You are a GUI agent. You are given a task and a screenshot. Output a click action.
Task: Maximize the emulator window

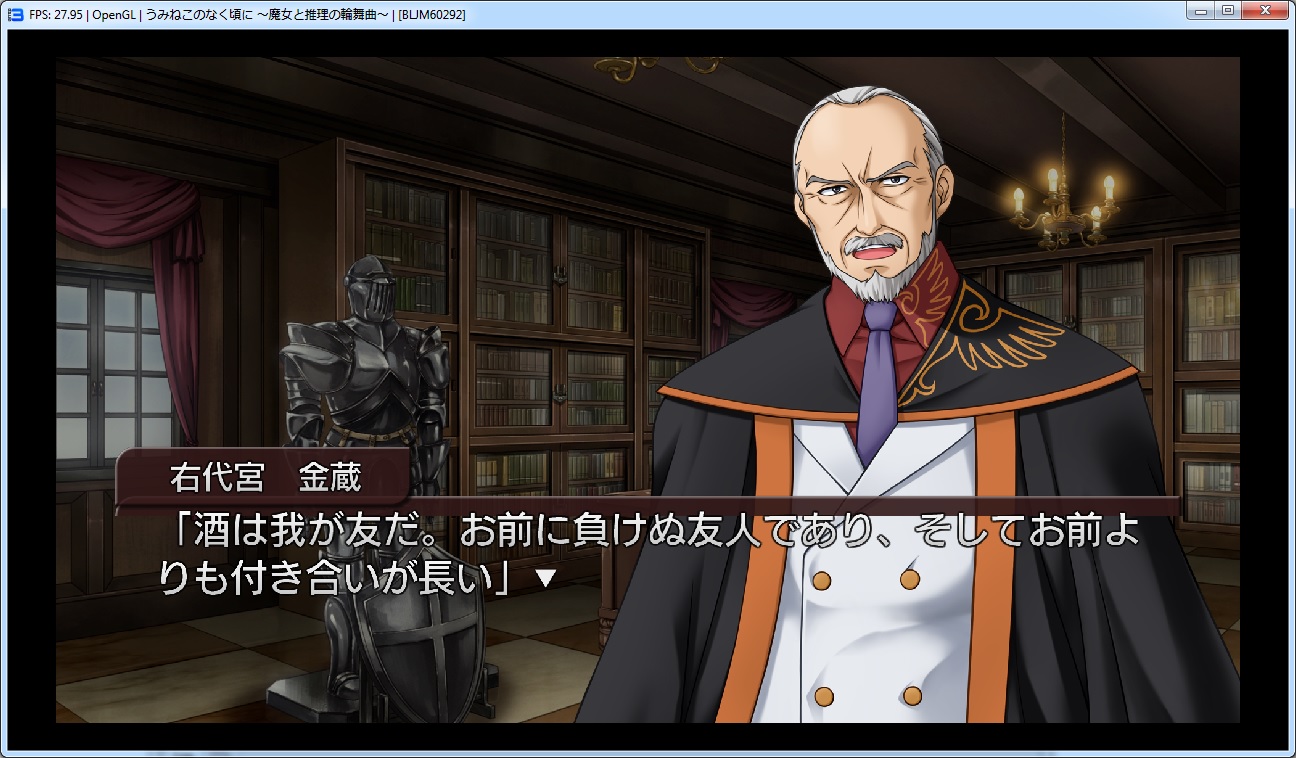(x=1227, y=11)
